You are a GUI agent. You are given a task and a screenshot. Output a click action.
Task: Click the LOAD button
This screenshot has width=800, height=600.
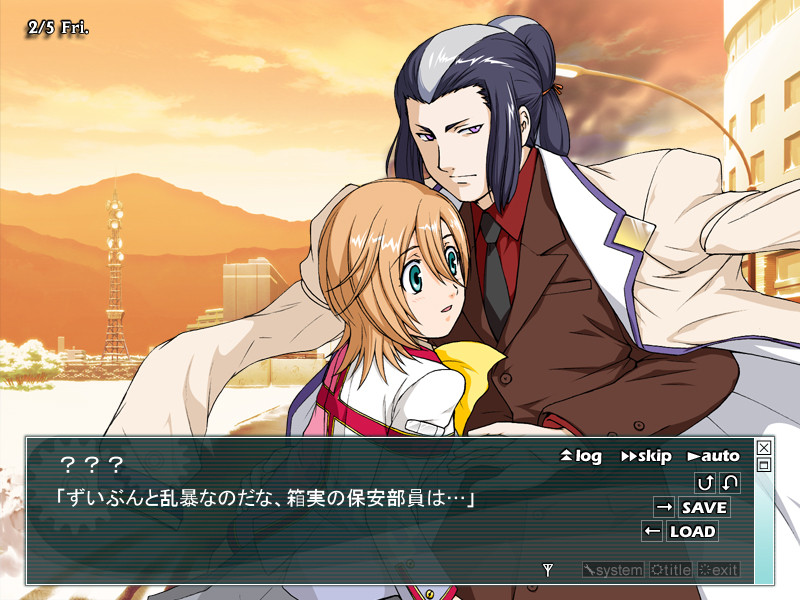point(692,531)
